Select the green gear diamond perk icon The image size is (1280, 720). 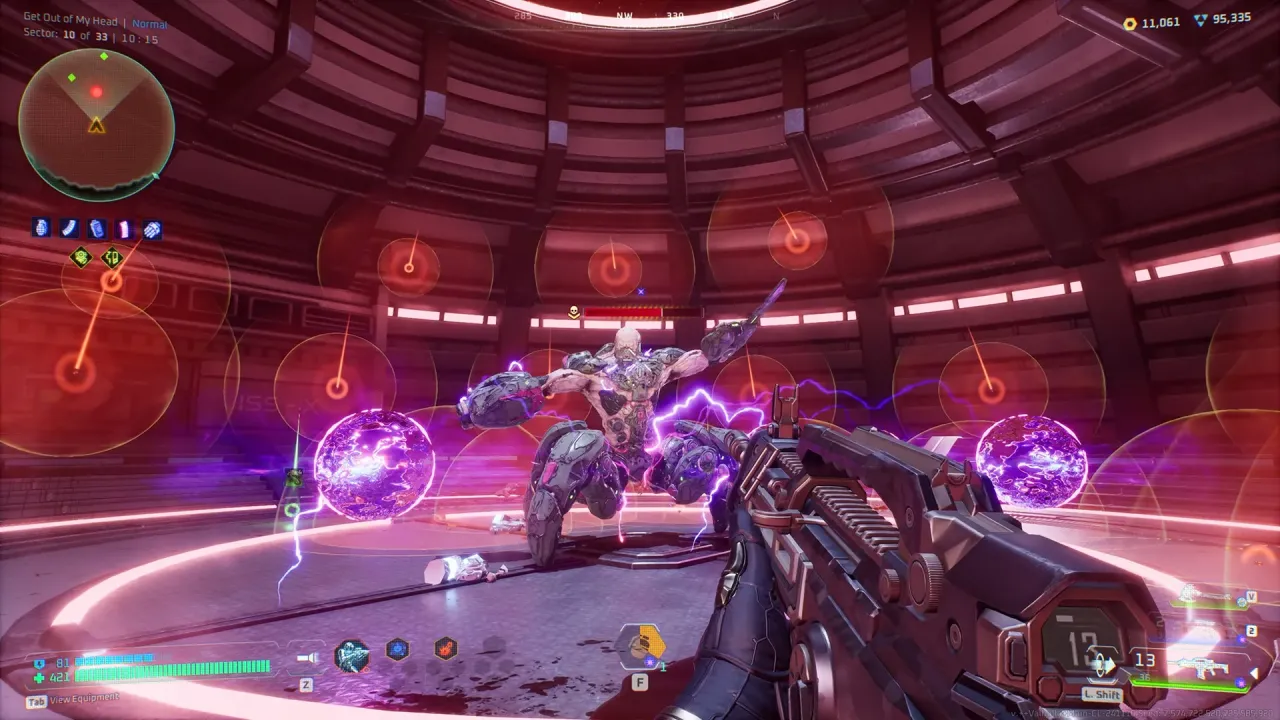(x=79, y=258)
